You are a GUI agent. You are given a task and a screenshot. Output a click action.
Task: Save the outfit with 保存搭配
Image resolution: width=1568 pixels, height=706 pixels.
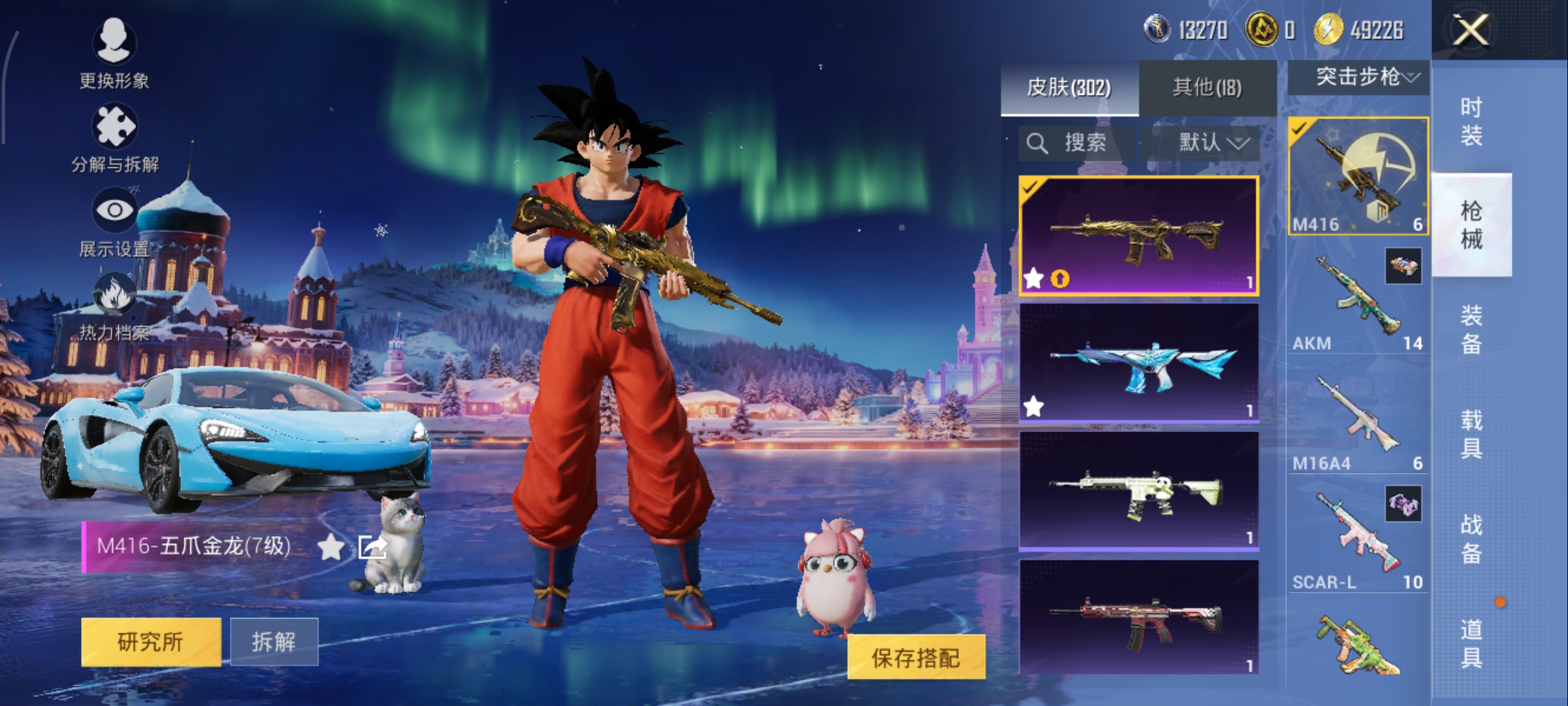pyautogui.click(x=916, y=658)
